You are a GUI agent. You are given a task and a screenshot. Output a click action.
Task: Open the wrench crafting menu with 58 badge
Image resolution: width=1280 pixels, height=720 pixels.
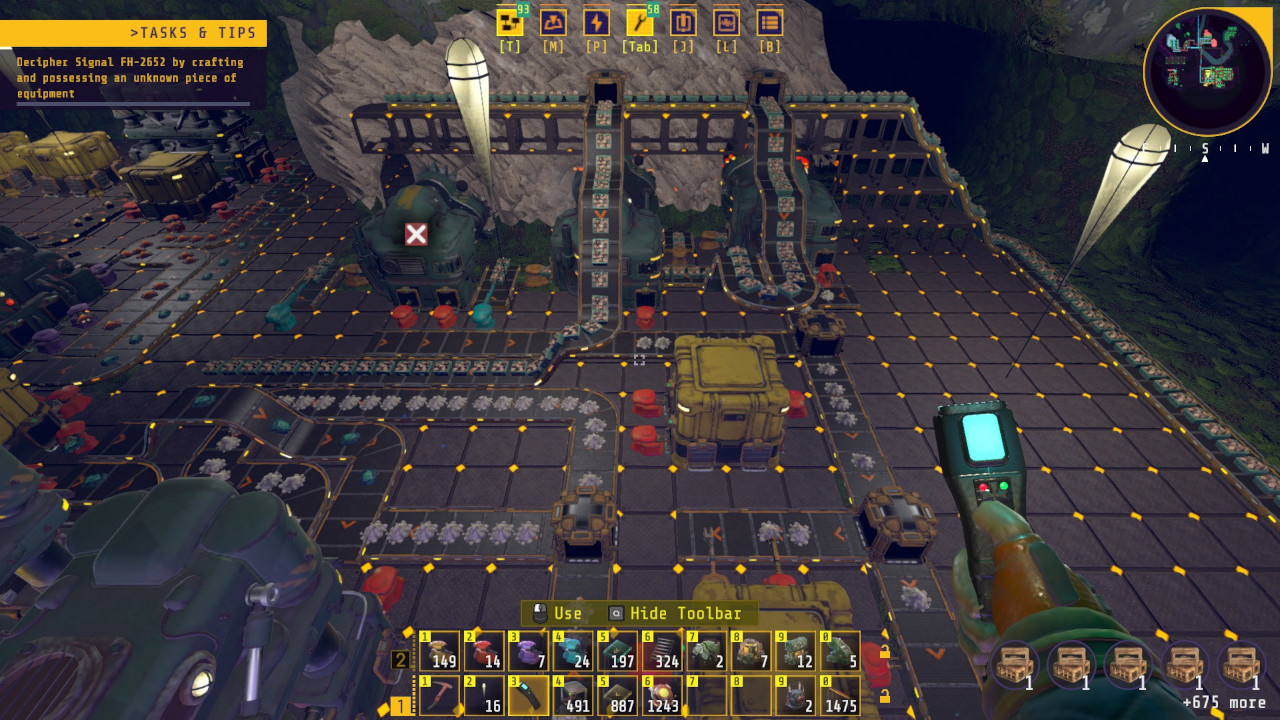pos(640,23)
